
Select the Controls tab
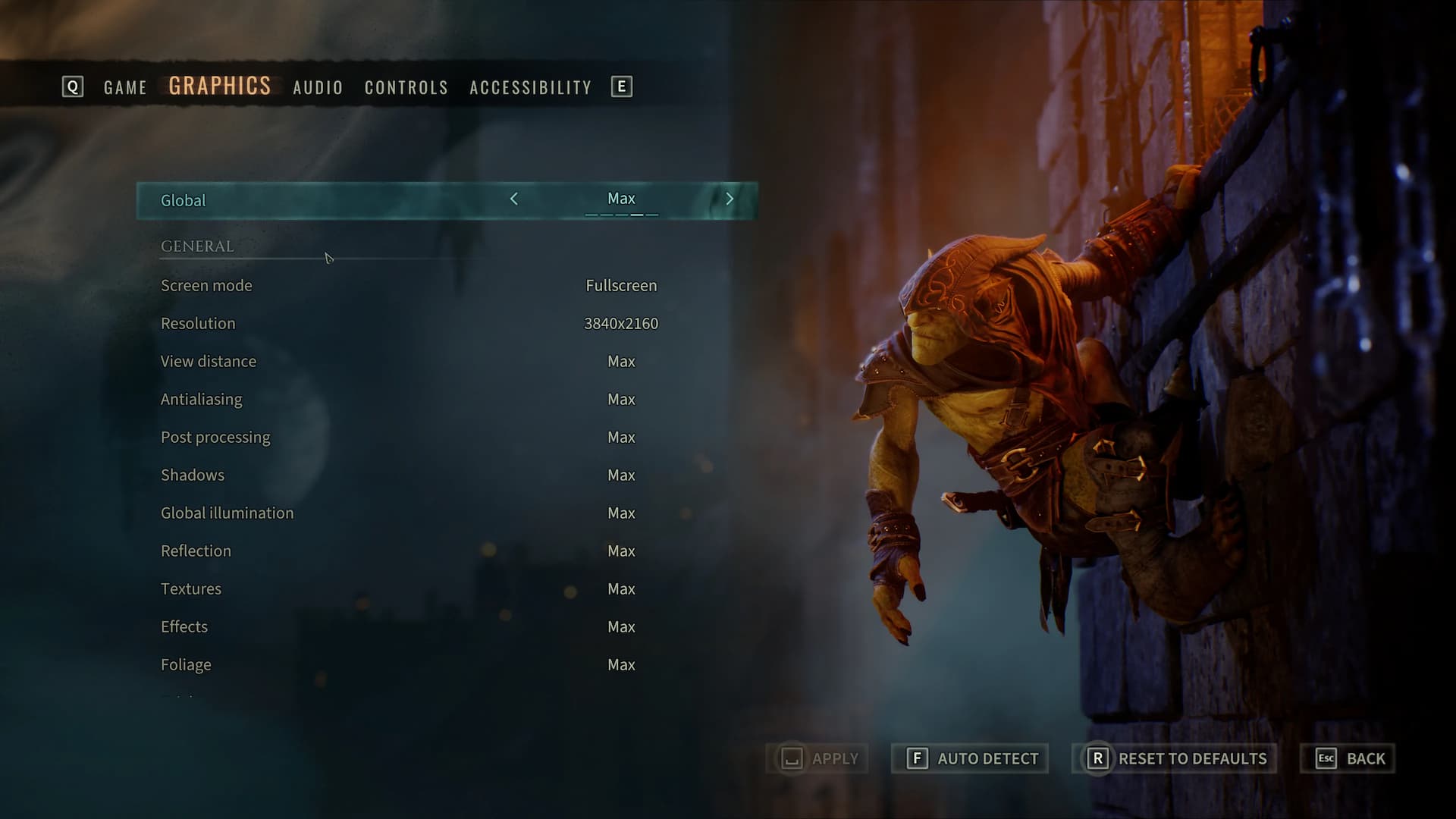pyautogui.click(x=406, y=87)
